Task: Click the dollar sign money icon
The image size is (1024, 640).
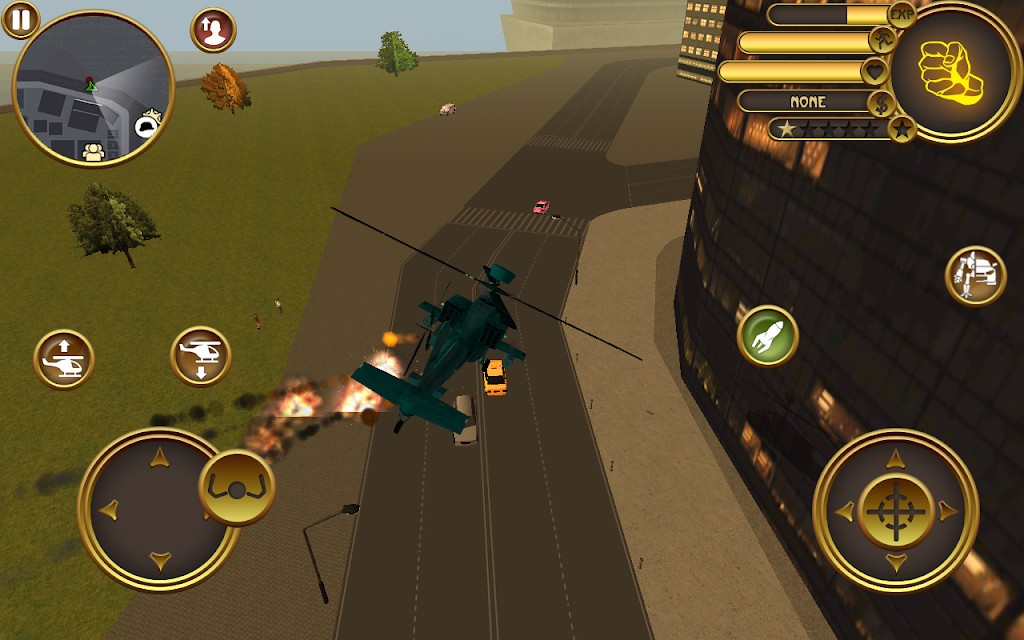Action: 881,102
